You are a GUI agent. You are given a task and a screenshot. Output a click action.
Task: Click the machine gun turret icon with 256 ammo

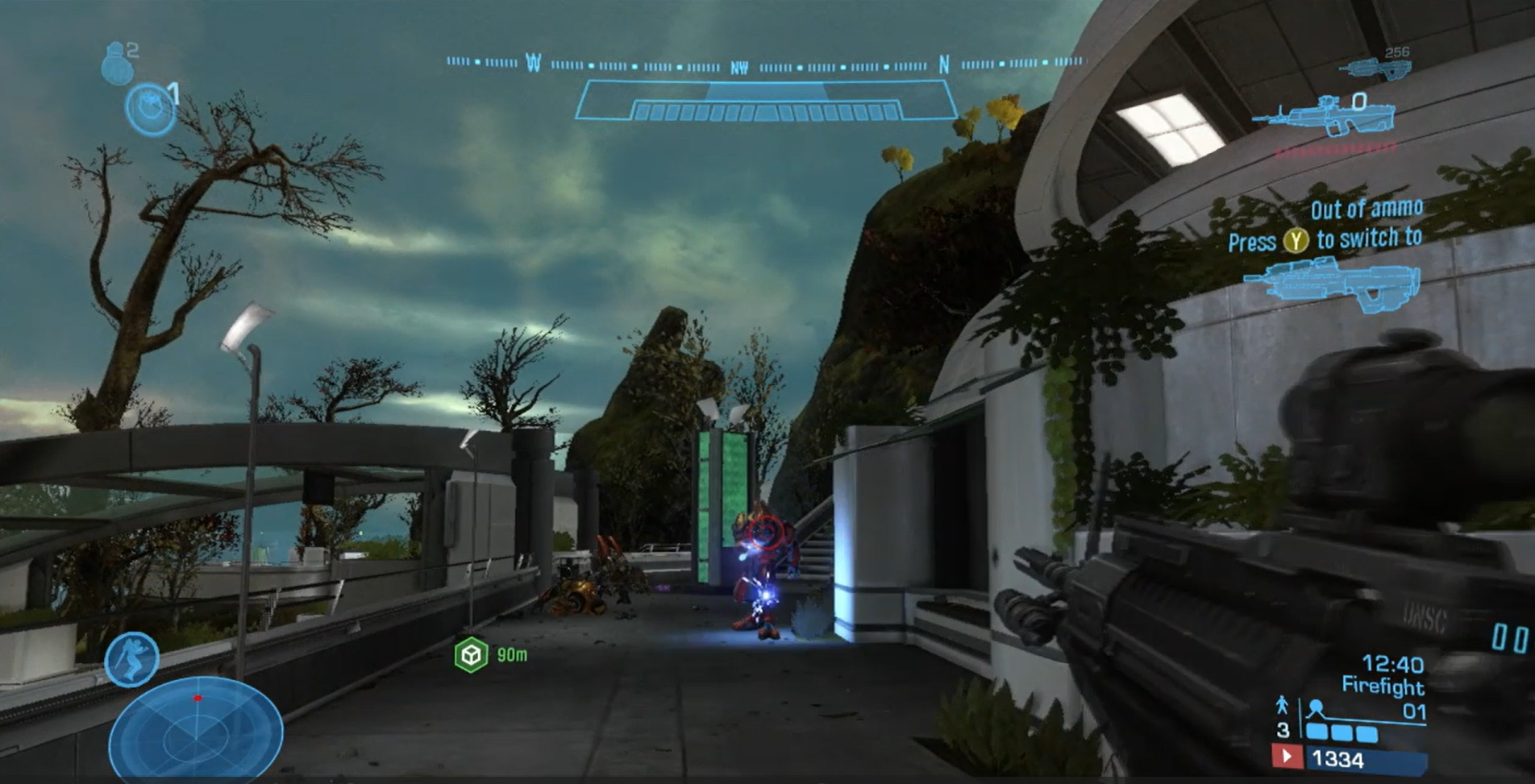click(1375, 68)
